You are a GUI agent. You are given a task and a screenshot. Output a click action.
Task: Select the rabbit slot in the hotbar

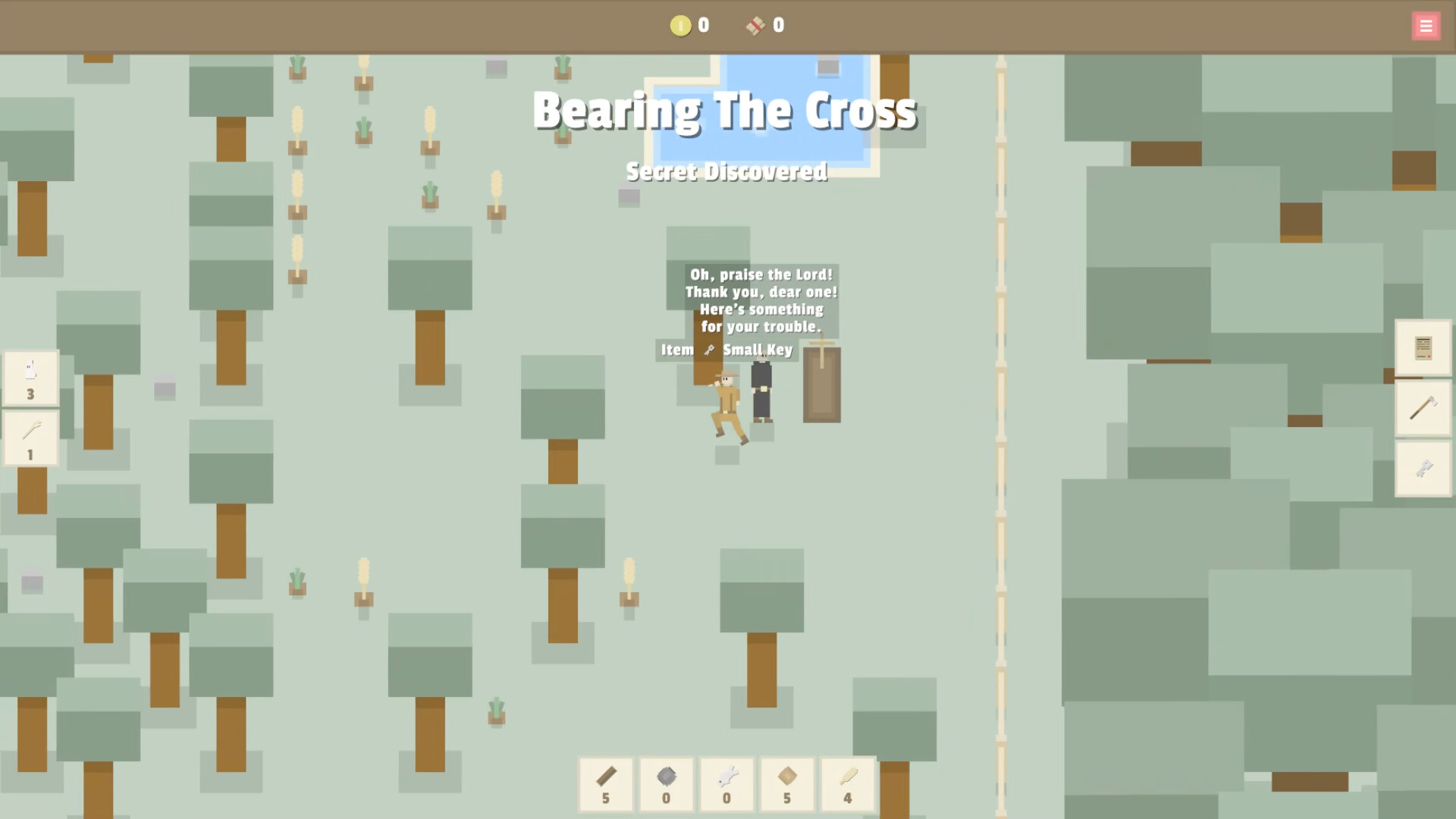726,785
